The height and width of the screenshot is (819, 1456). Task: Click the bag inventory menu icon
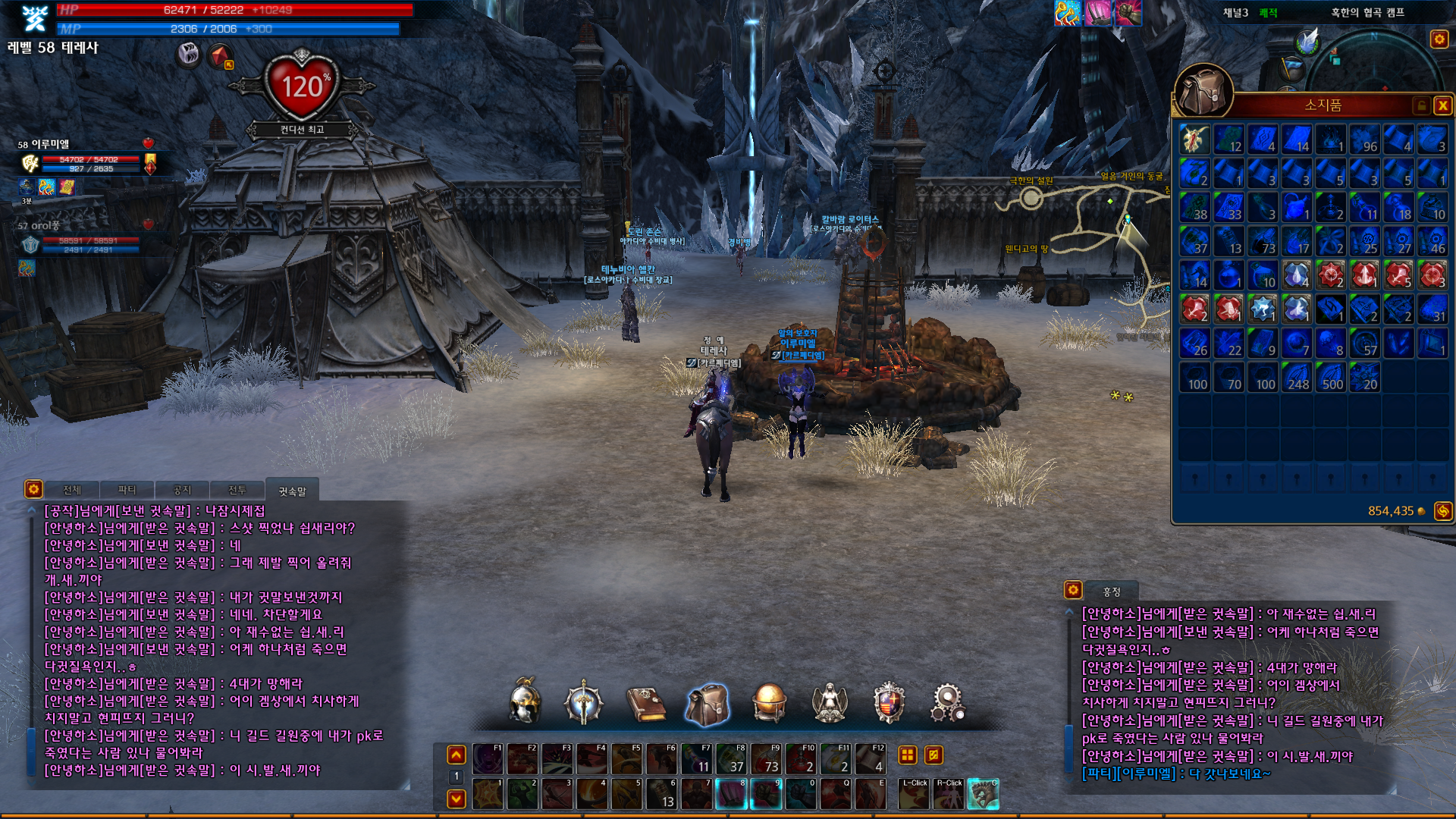pyautogui.click(x=707, y=703)
